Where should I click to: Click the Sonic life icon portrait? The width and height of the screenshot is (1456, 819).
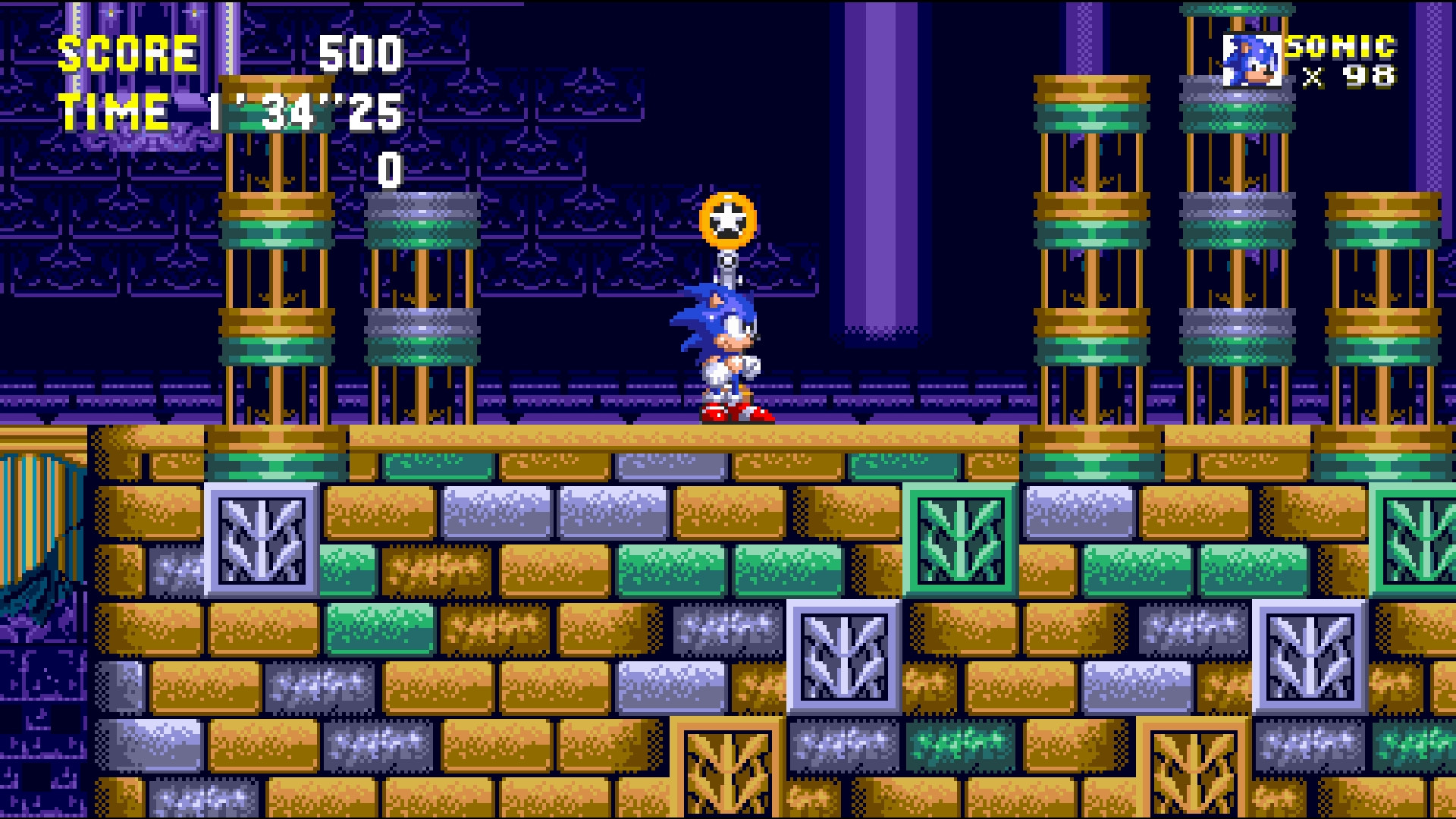click(1254, 57)
